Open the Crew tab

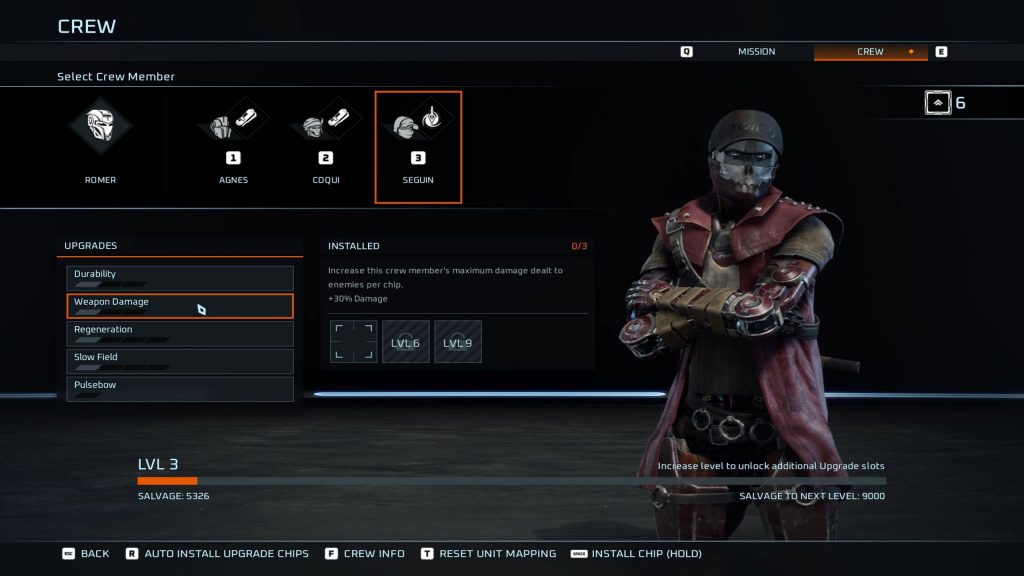(x=870, y=52)
